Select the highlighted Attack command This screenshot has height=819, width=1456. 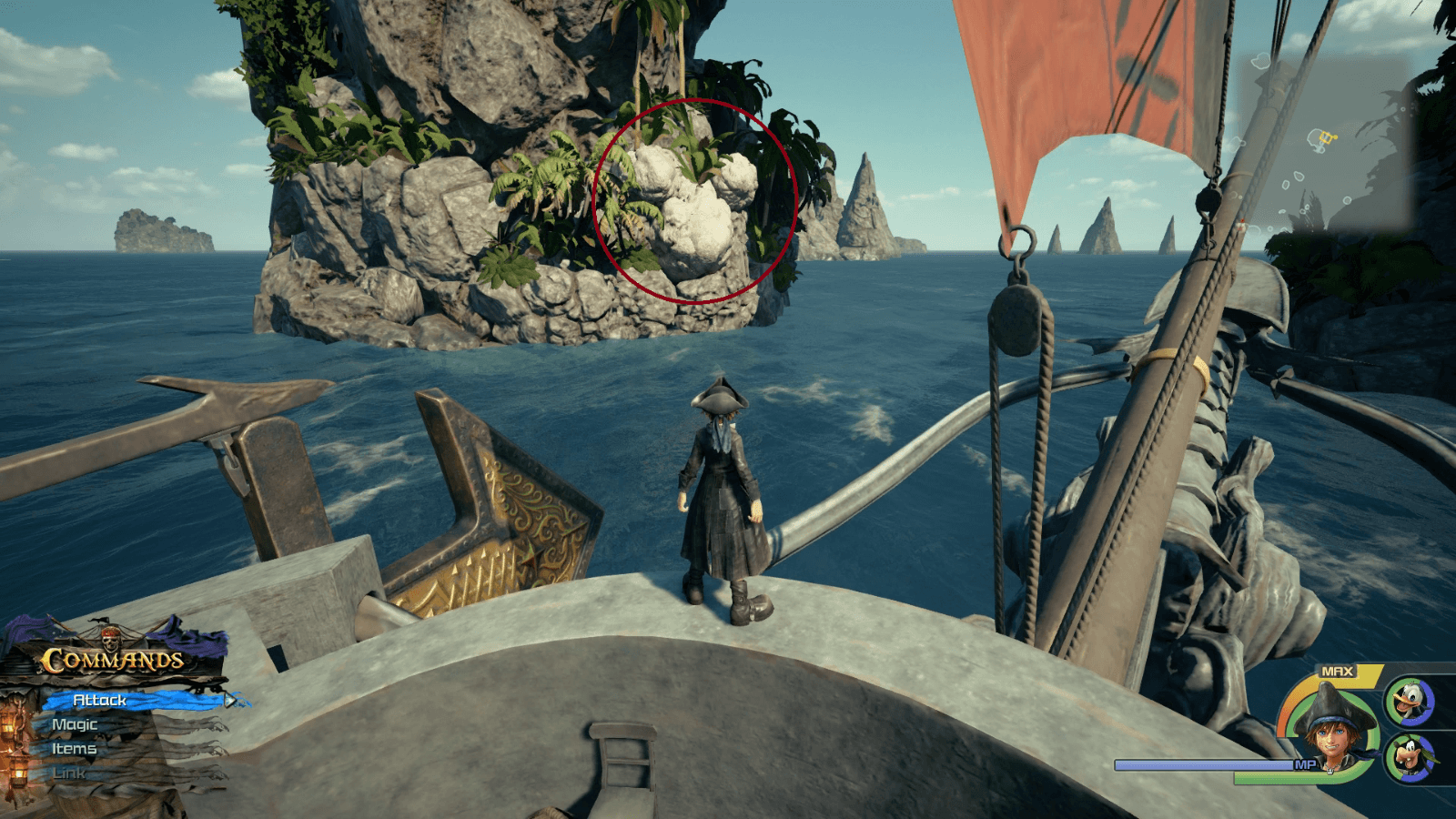pyautogui.click(x=100, y=700)
